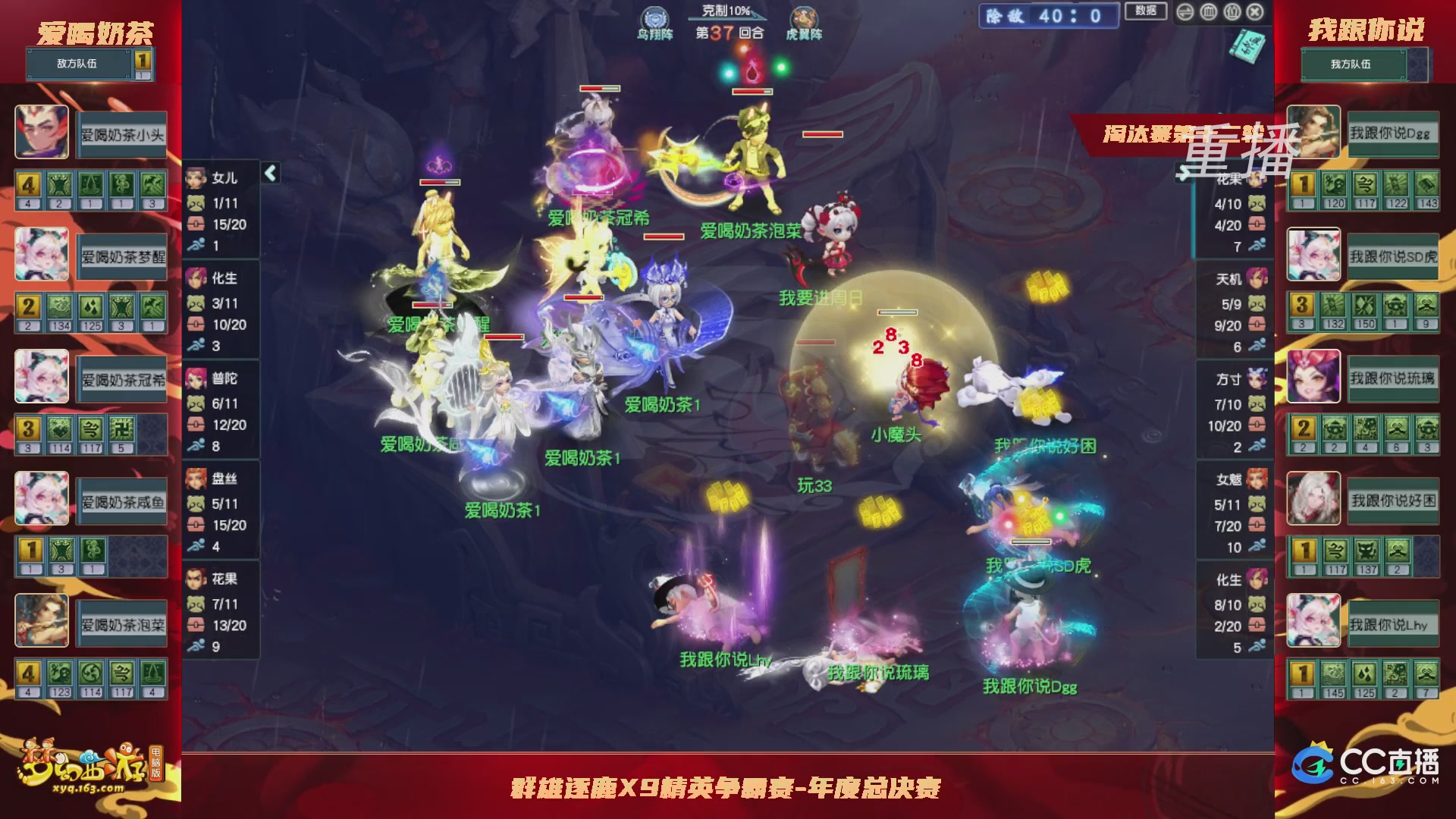Toggle the HP-bar display round icon in the toolbar
Screen dimensions: 1456x819
1209,12
